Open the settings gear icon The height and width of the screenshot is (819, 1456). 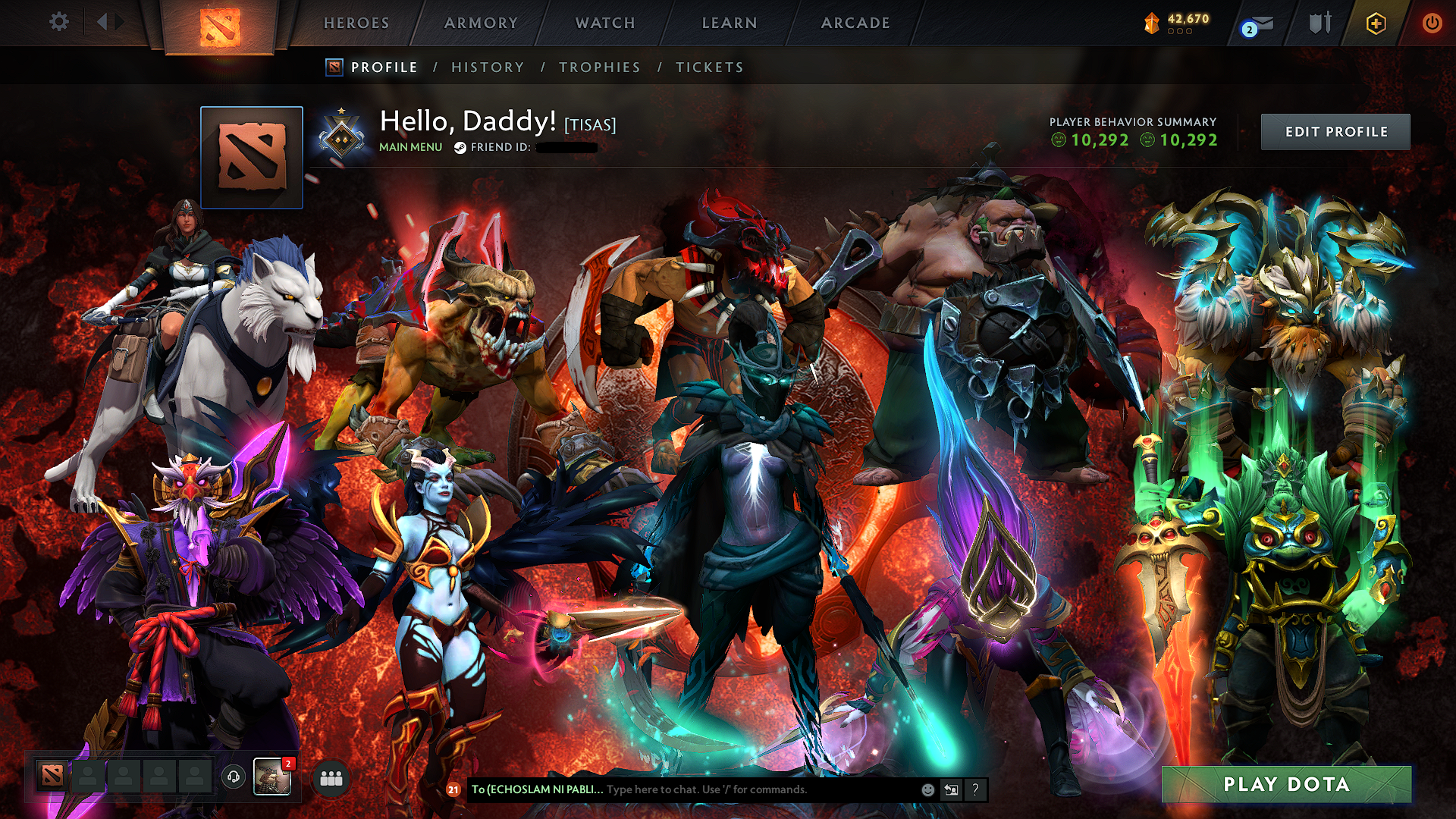click(x=58, y=22)
